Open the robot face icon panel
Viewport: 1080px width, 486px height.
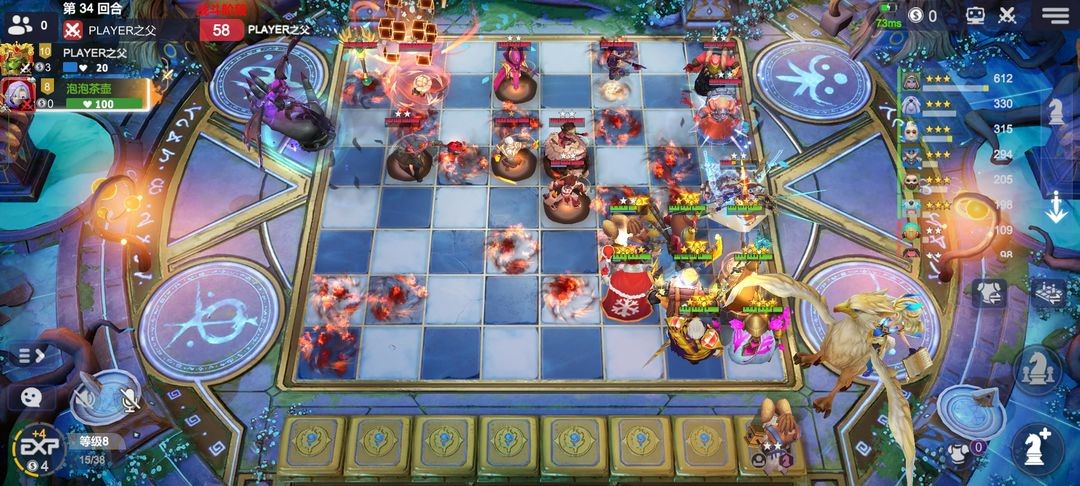tap(977, 15)
